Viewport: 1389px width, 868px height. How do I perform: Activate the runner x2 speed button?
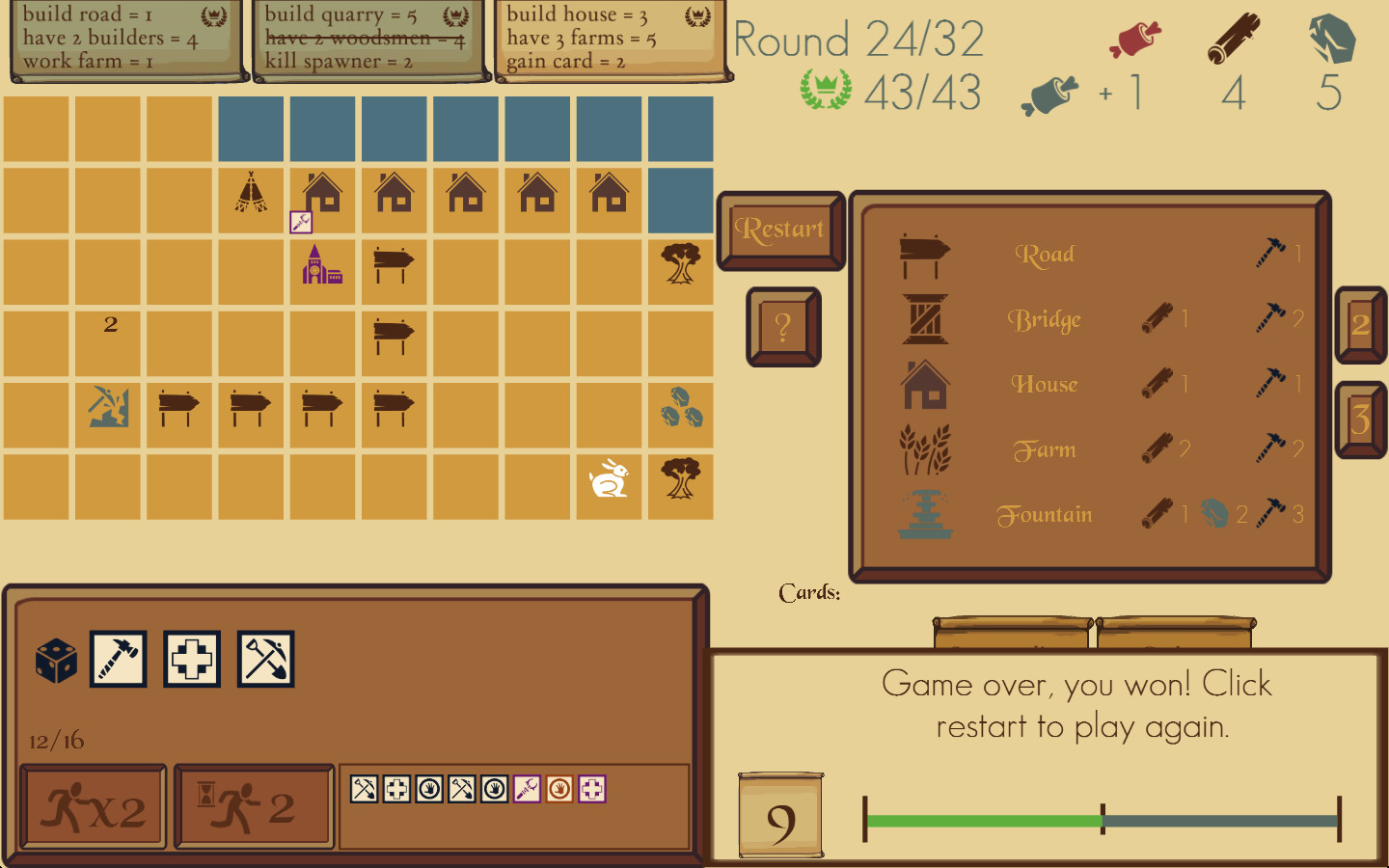click(x=92, y=807)
